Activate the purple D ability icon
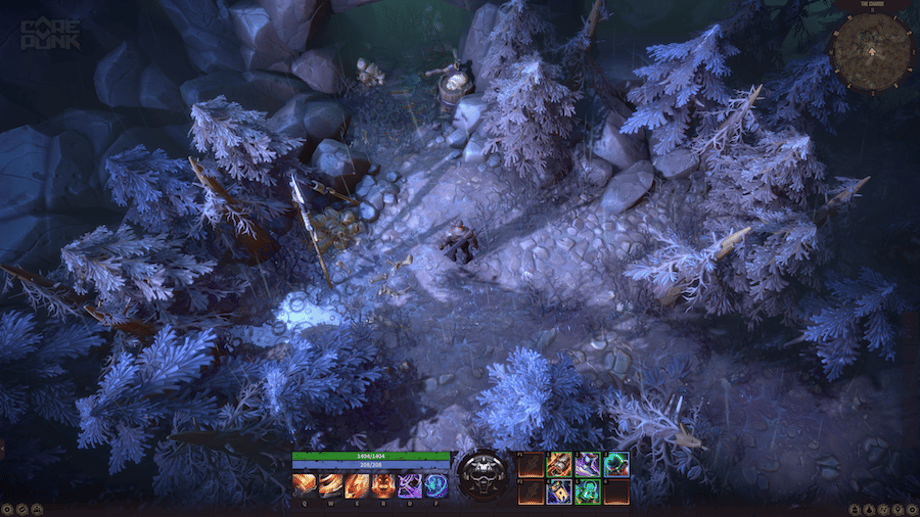This screenshot has width=920, height=517. point(410,486)
